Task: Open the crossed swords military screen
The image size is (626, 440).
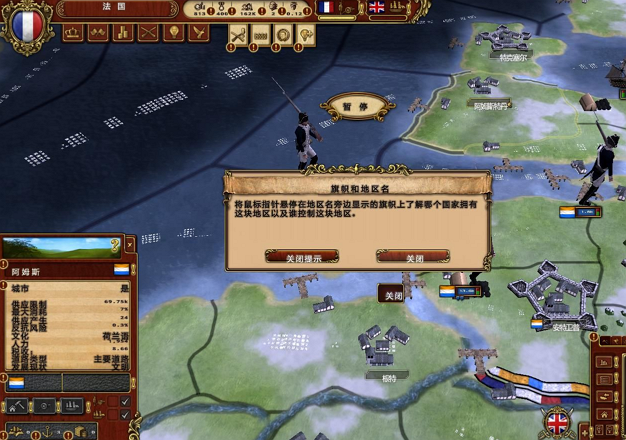Action: (x=148, y=33)
